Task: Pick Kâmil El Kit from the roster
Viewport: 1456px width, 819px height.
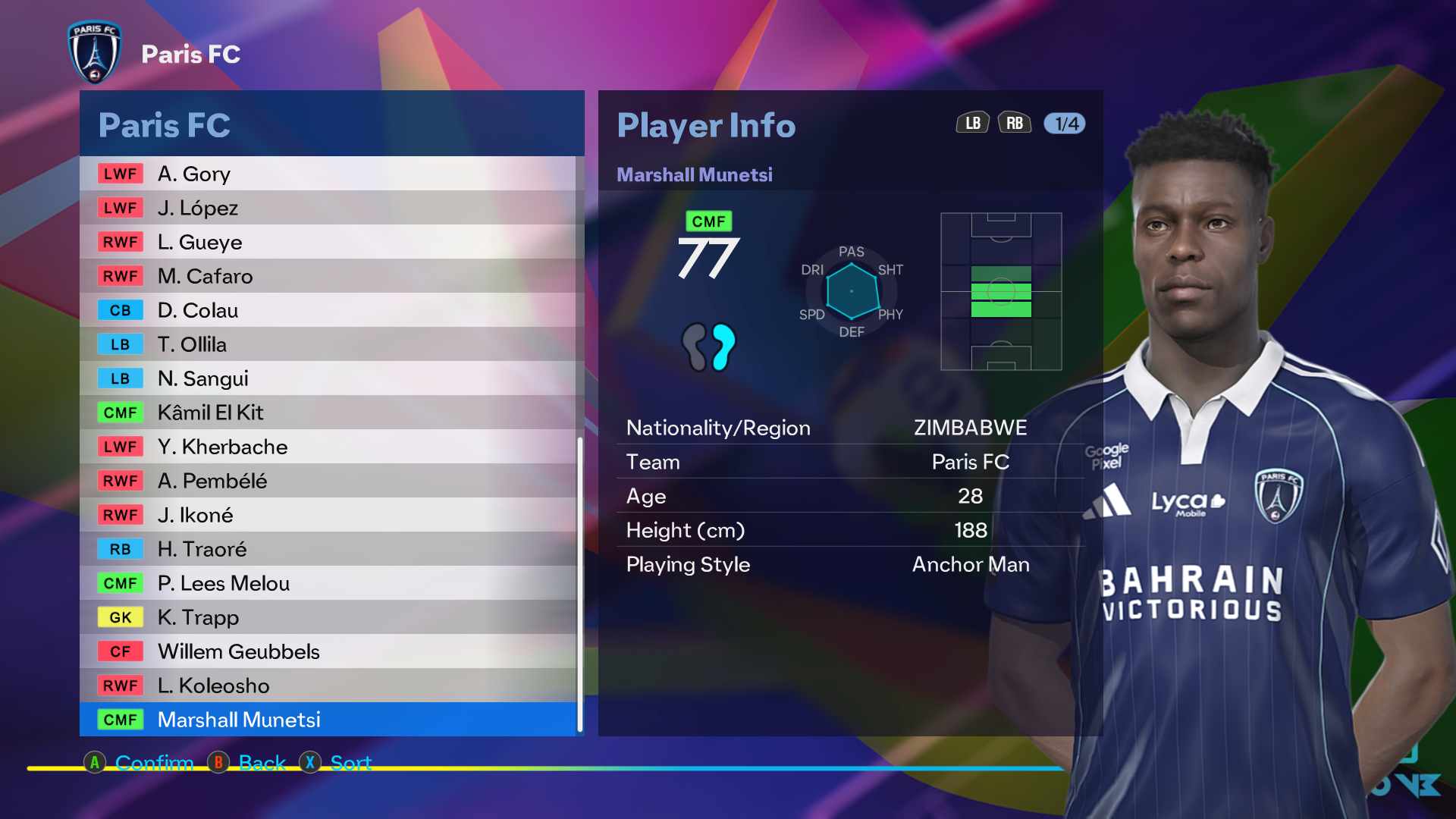Action: pos(328,413)
